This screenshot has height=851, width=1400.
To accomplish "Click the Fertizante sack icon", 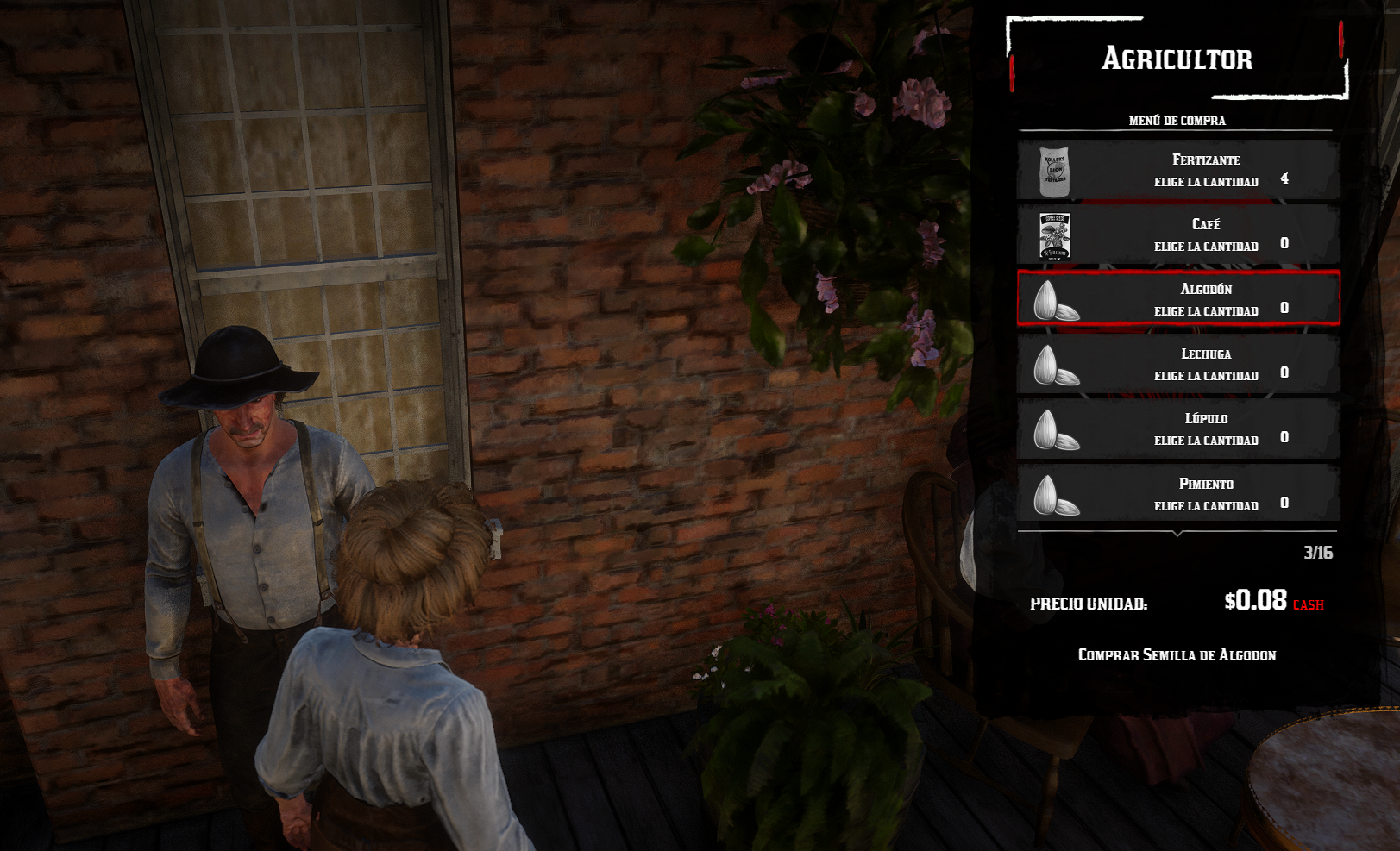I will (1055, 171).
